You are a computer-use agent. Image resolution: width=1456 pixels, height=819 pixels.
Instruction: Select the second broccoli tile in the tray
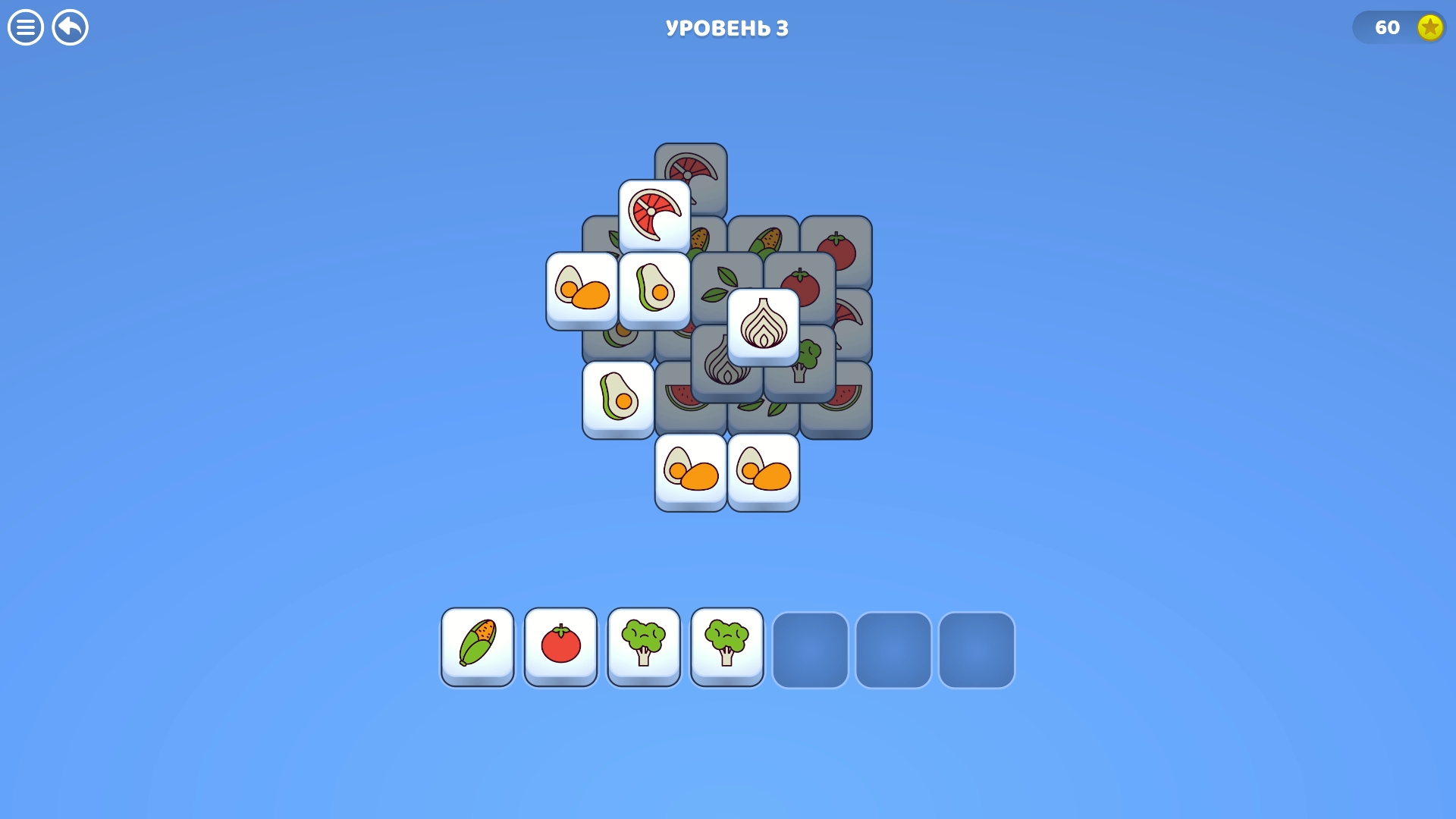tap(726, 647)
